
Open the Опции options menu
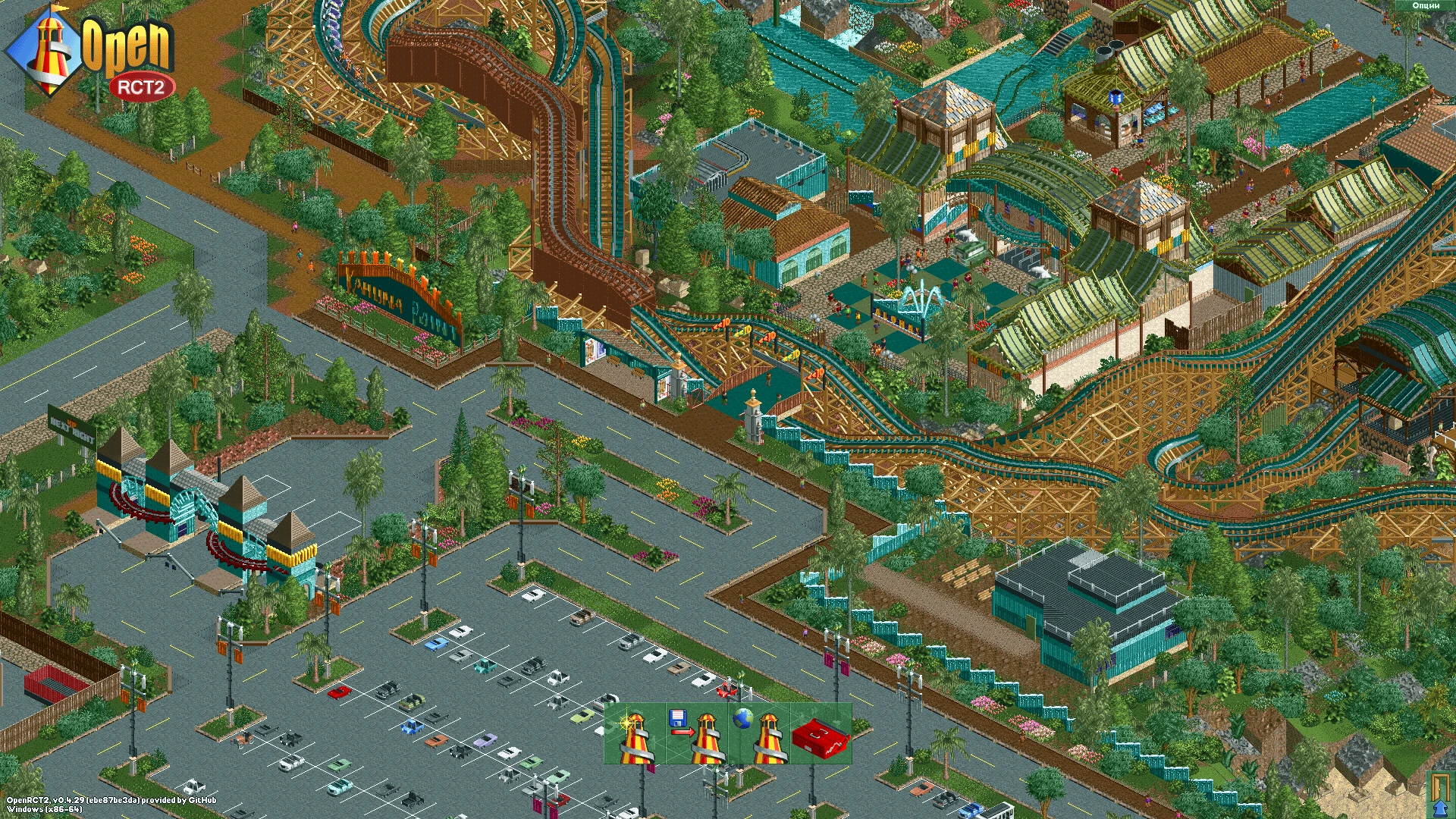pos(1426,5)
